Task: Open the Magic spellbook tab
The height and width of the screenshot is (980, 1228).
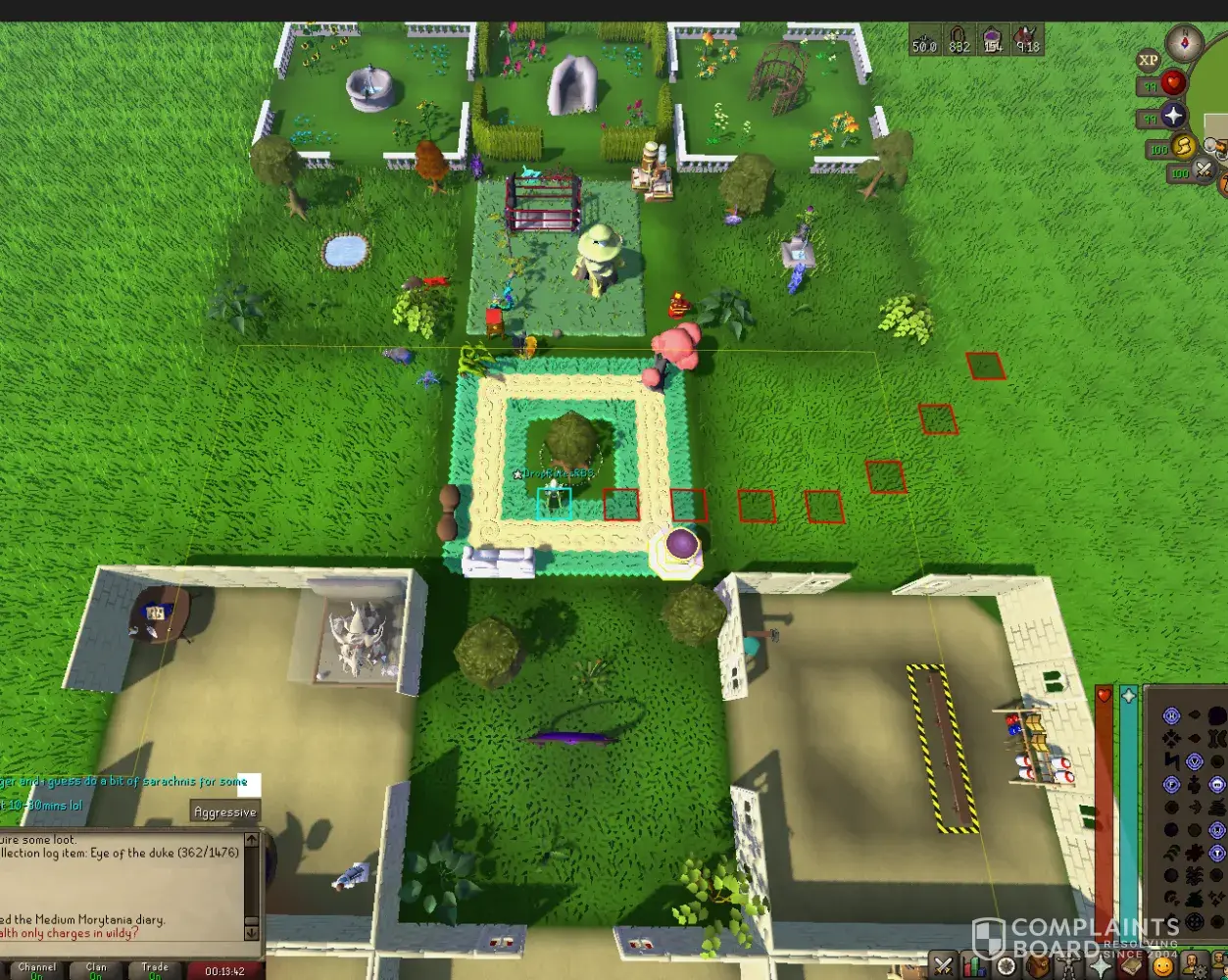Action: point(1131,966)
